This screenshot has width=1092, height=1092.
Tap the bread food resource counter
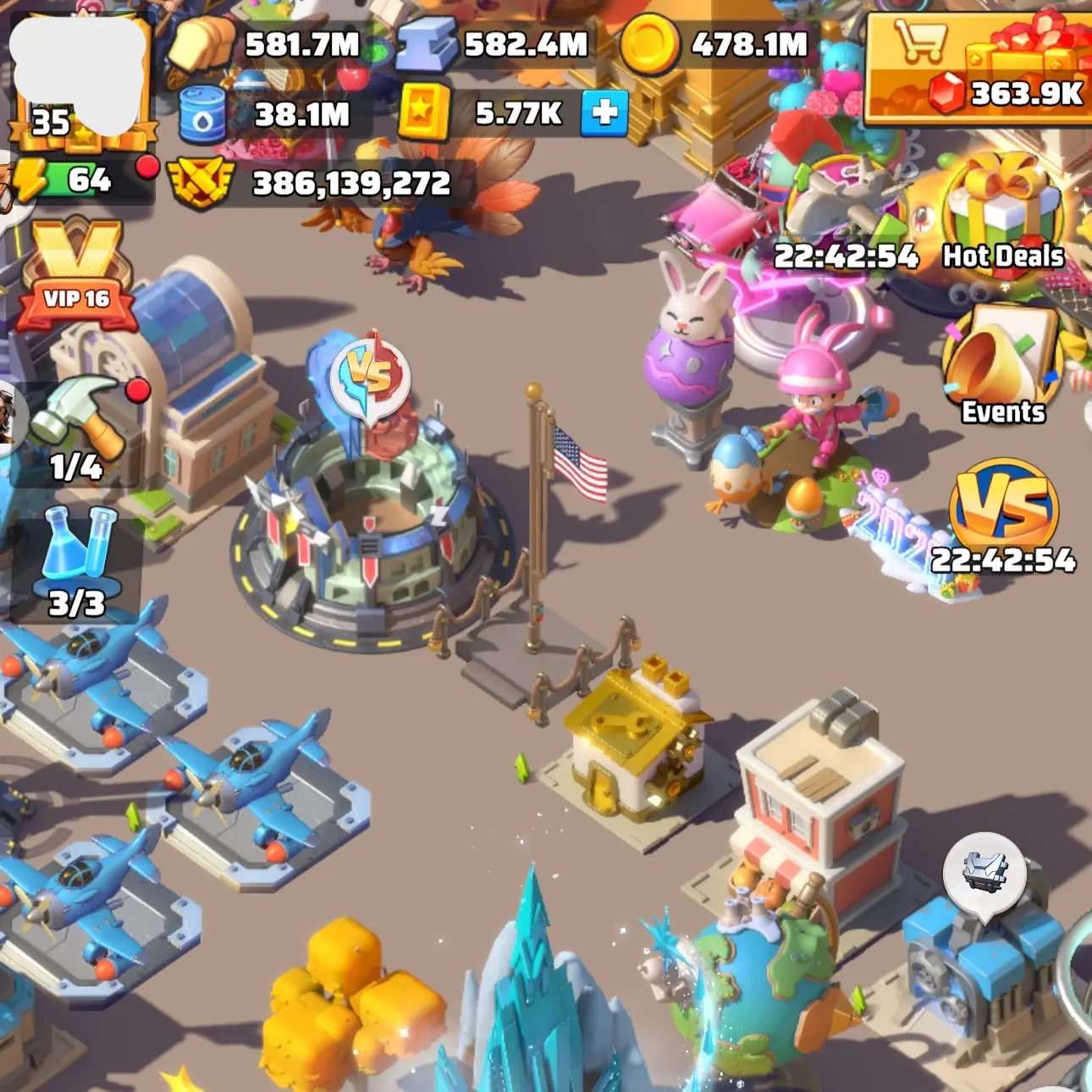[271, 44]
